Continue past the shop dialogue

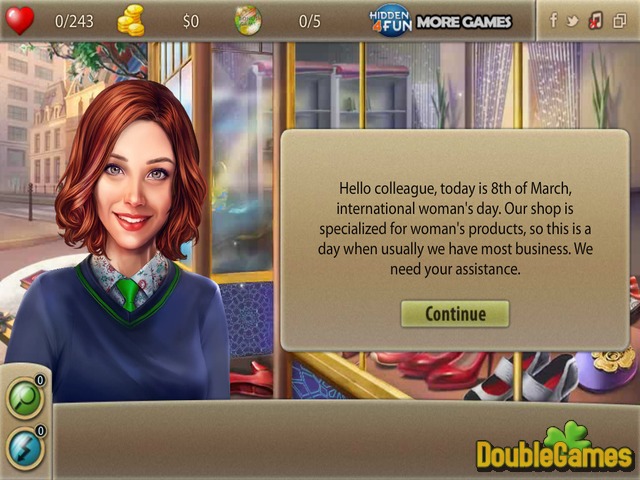pyautogui.click(x=455, y=313)
